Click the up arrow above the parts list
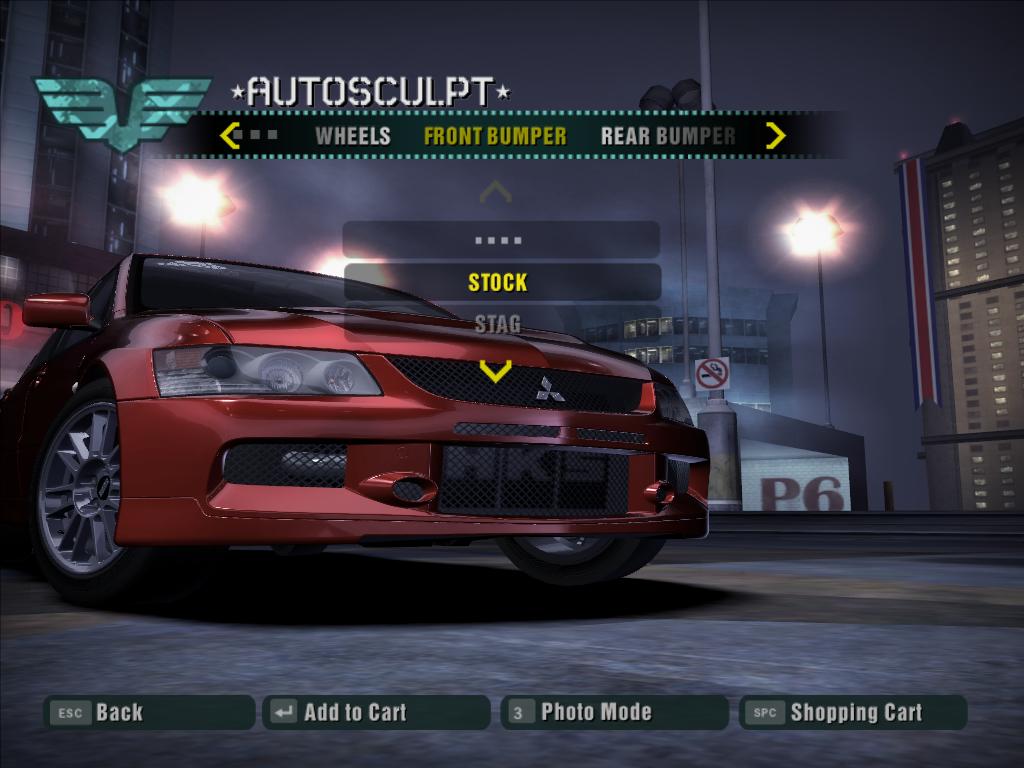This screenshot has width=1024, height=768. 495,191
